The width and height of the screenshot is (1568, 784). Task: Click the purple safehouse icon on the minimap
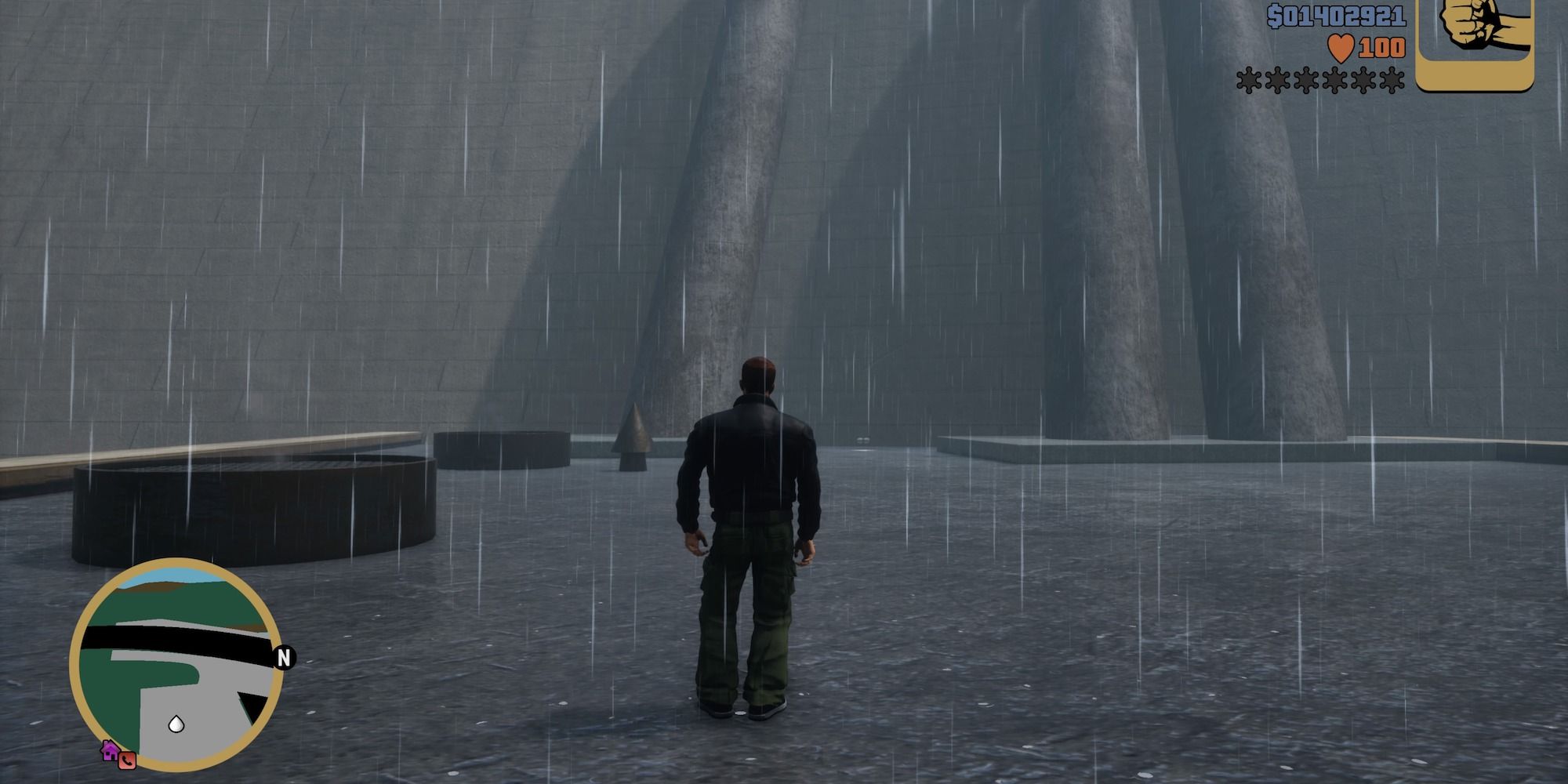coord(110,751)
